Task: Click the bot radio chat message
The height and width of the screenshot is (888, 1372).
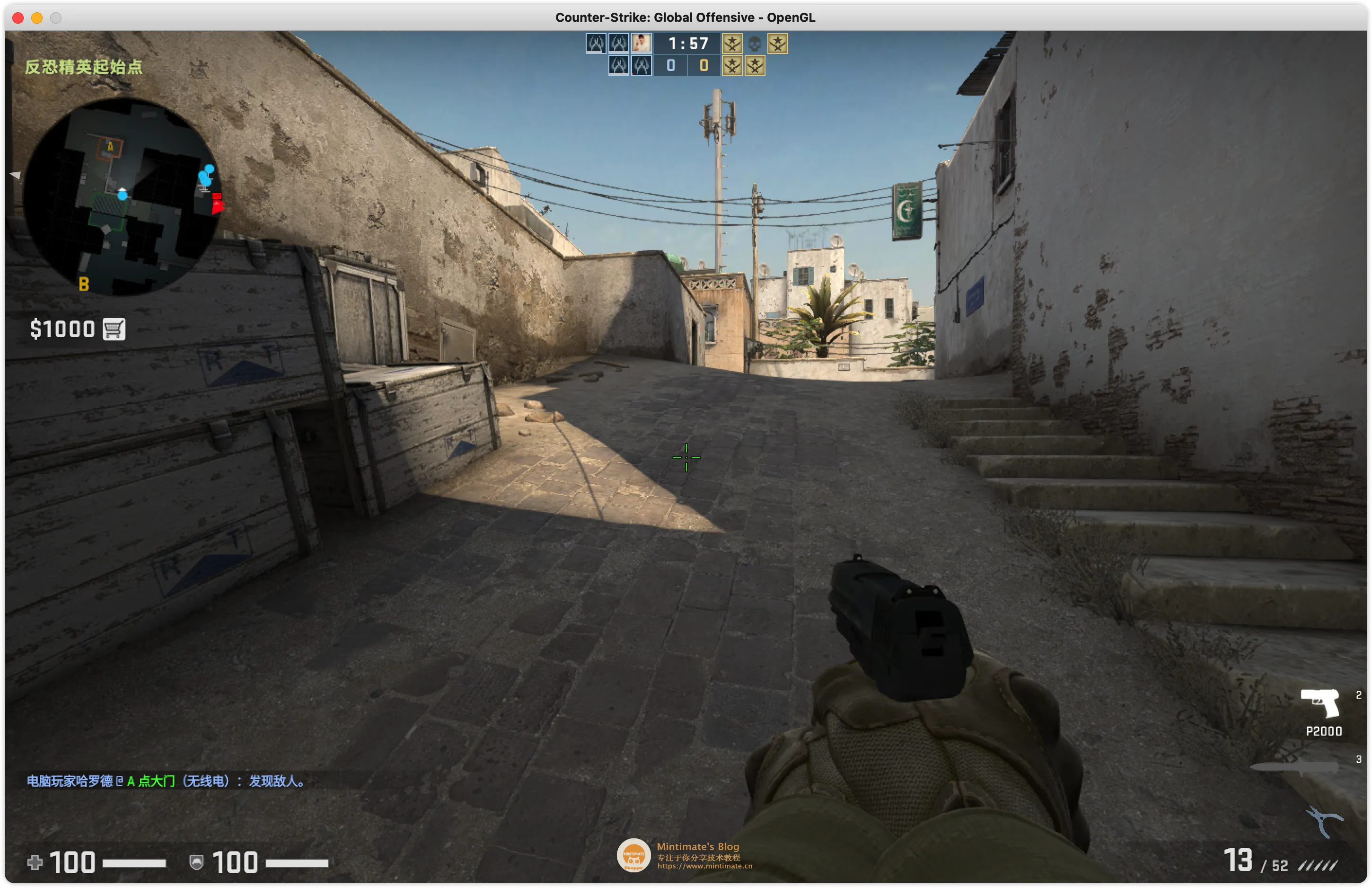Action: point(166,781)
